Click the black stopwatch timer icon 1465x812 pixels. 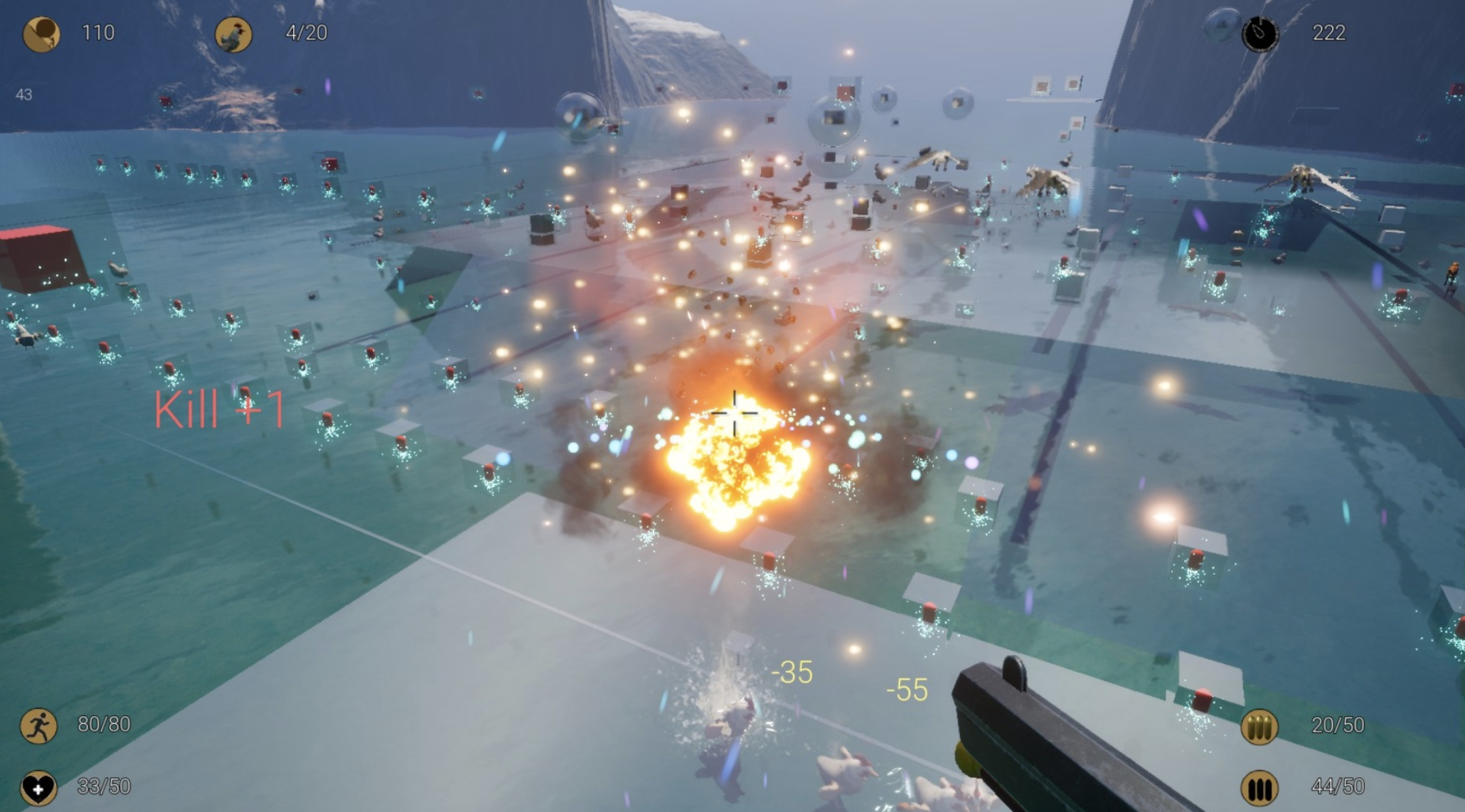click(x=1259, y=33)
